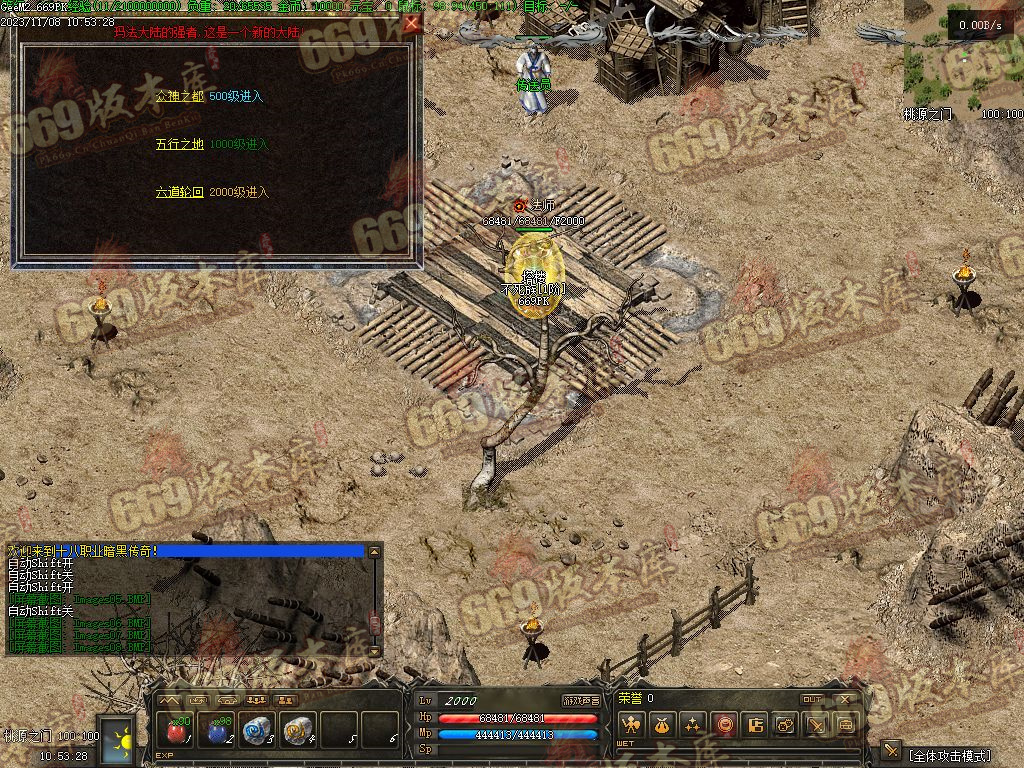Open the skills sparkle icon
Viewport: 1024px width, 768px height.
click(x=692, y=725)
